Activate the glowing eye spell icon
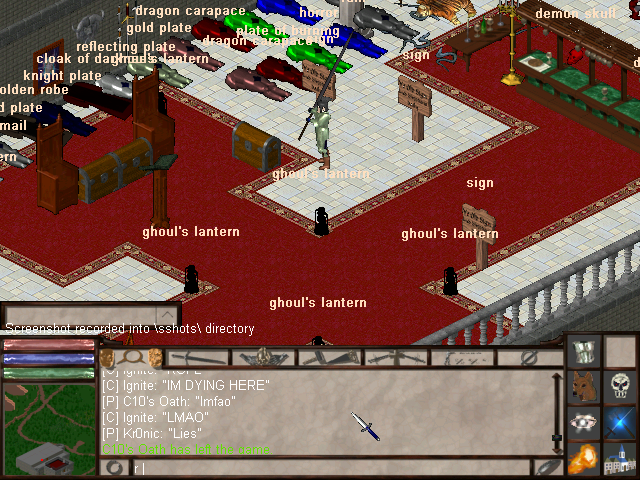Screen dimensions: 640x480 tap(584, 423)
